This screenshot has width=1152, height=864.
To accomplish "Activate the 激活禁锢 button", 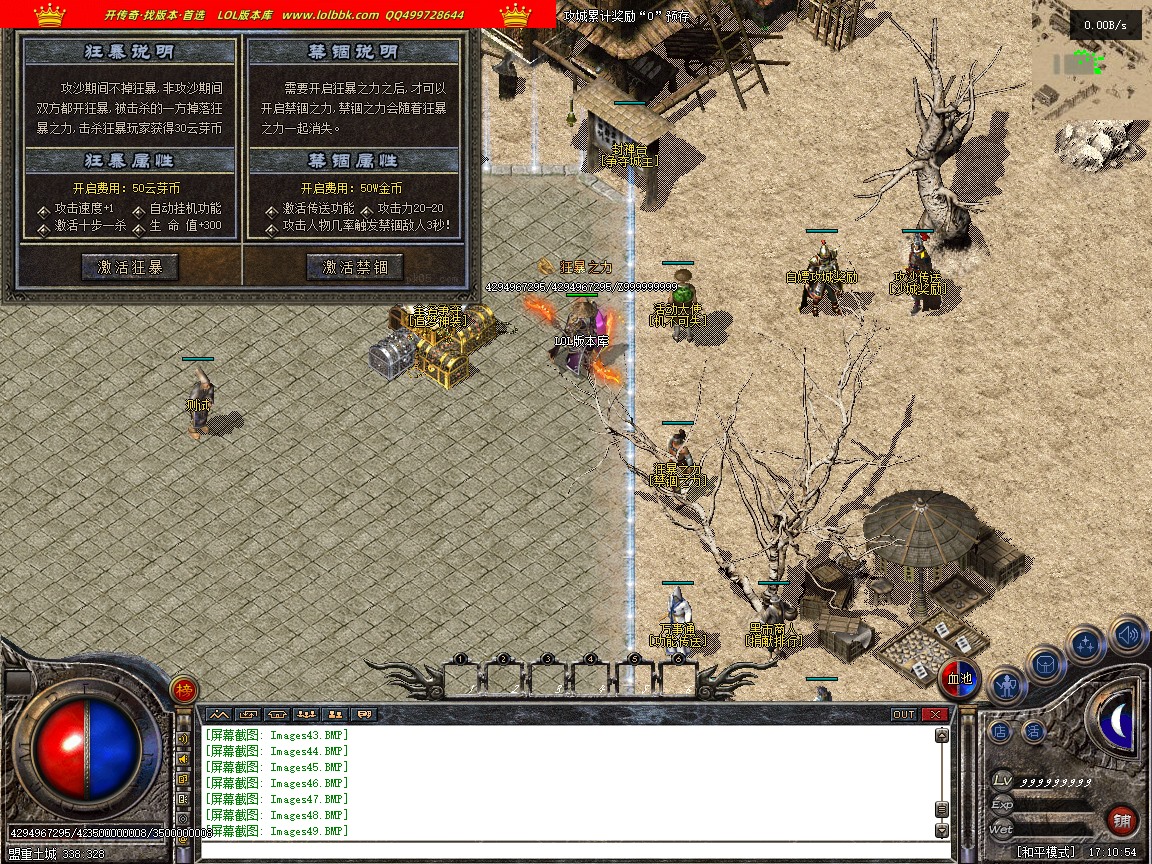I will coord(354,267).
